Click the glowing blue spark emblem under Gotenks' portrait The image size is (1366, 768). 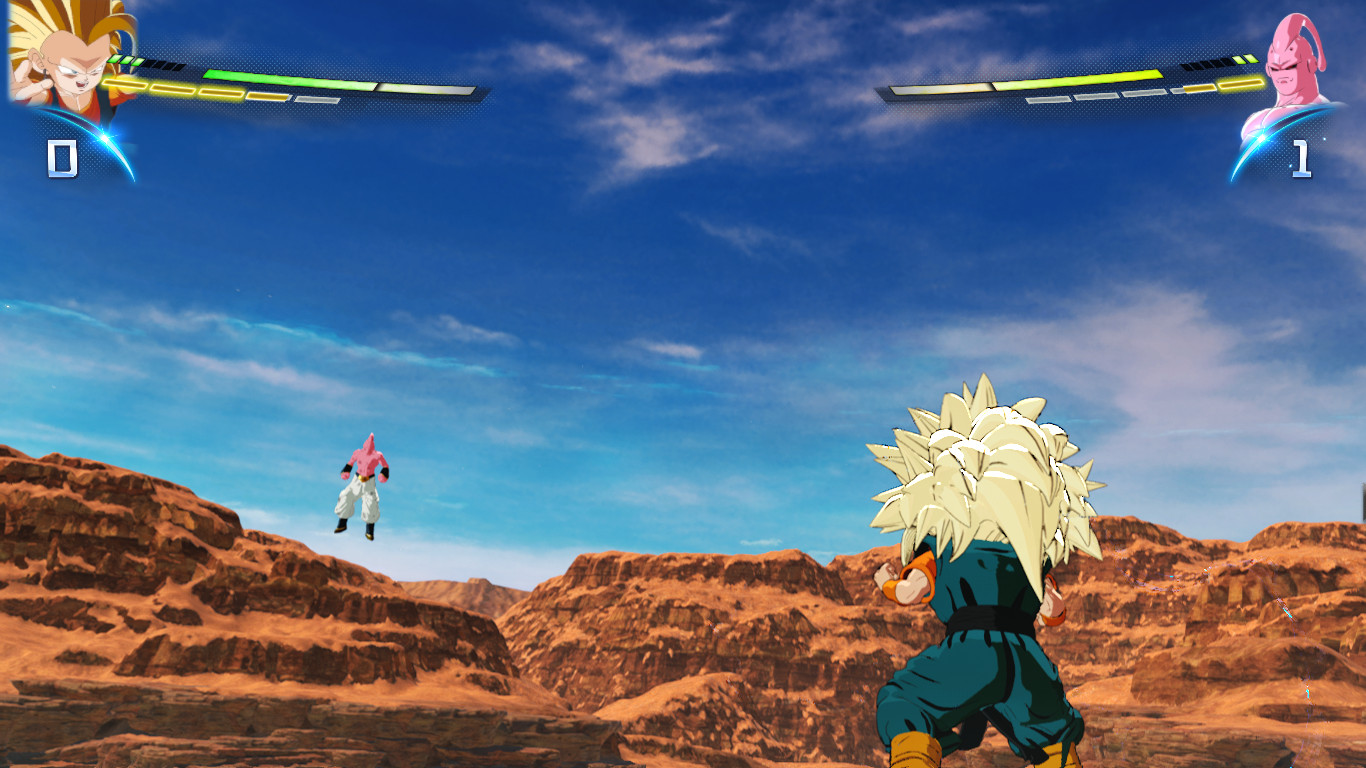pyautogui.click(x=103, y=136)
